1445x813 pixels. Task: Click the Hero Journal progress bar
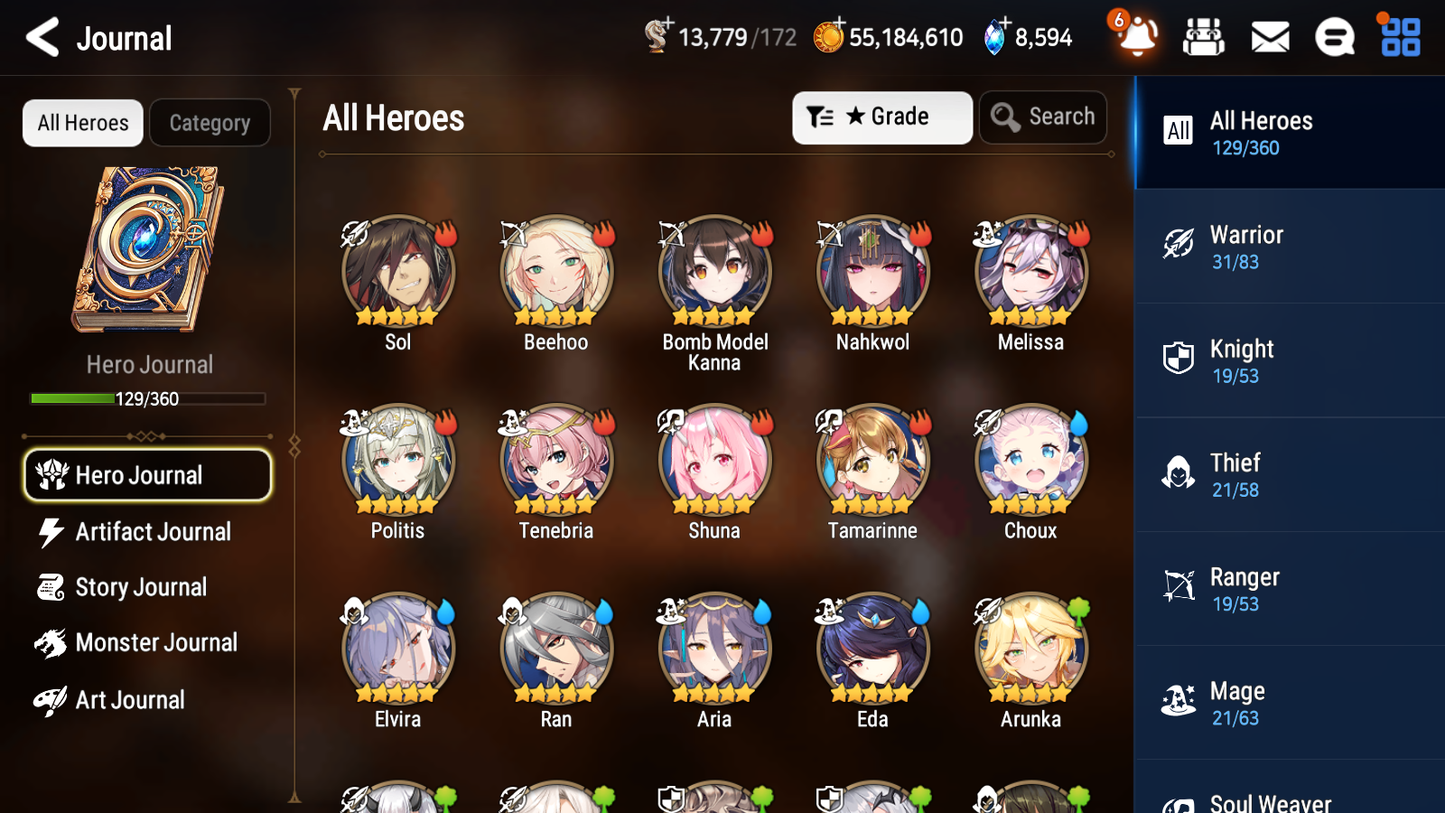pos(148,398)
